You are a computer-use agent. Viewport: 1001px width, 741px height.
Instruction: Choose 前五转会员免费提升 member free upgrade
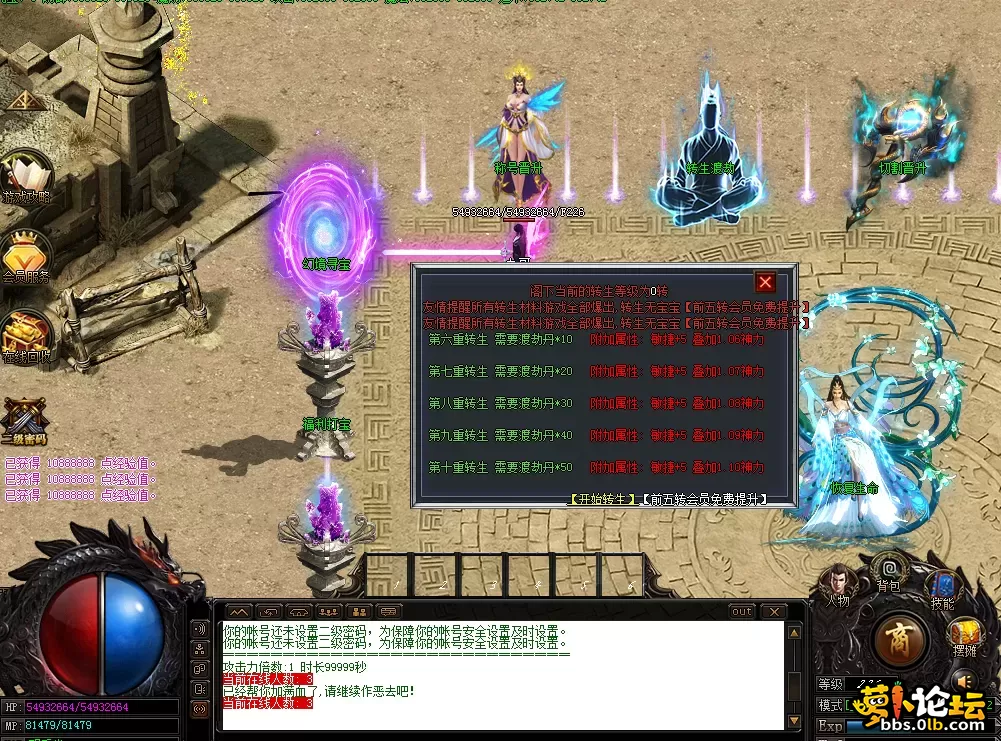point(701,498)
